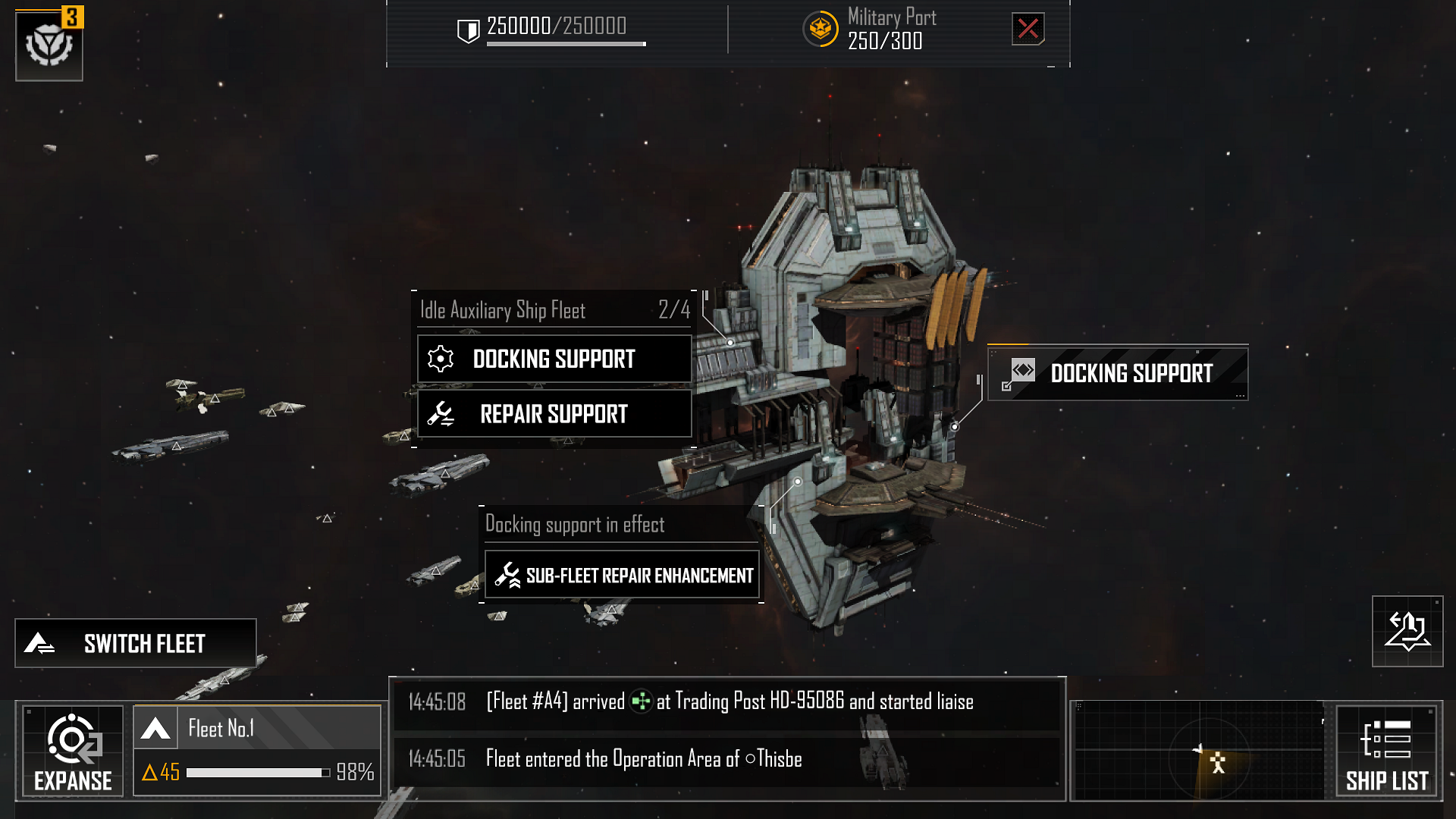Open the fleet arrived at Trading Post log entry
Screen dimensions: 1456x819
click(x=726, y=702)
